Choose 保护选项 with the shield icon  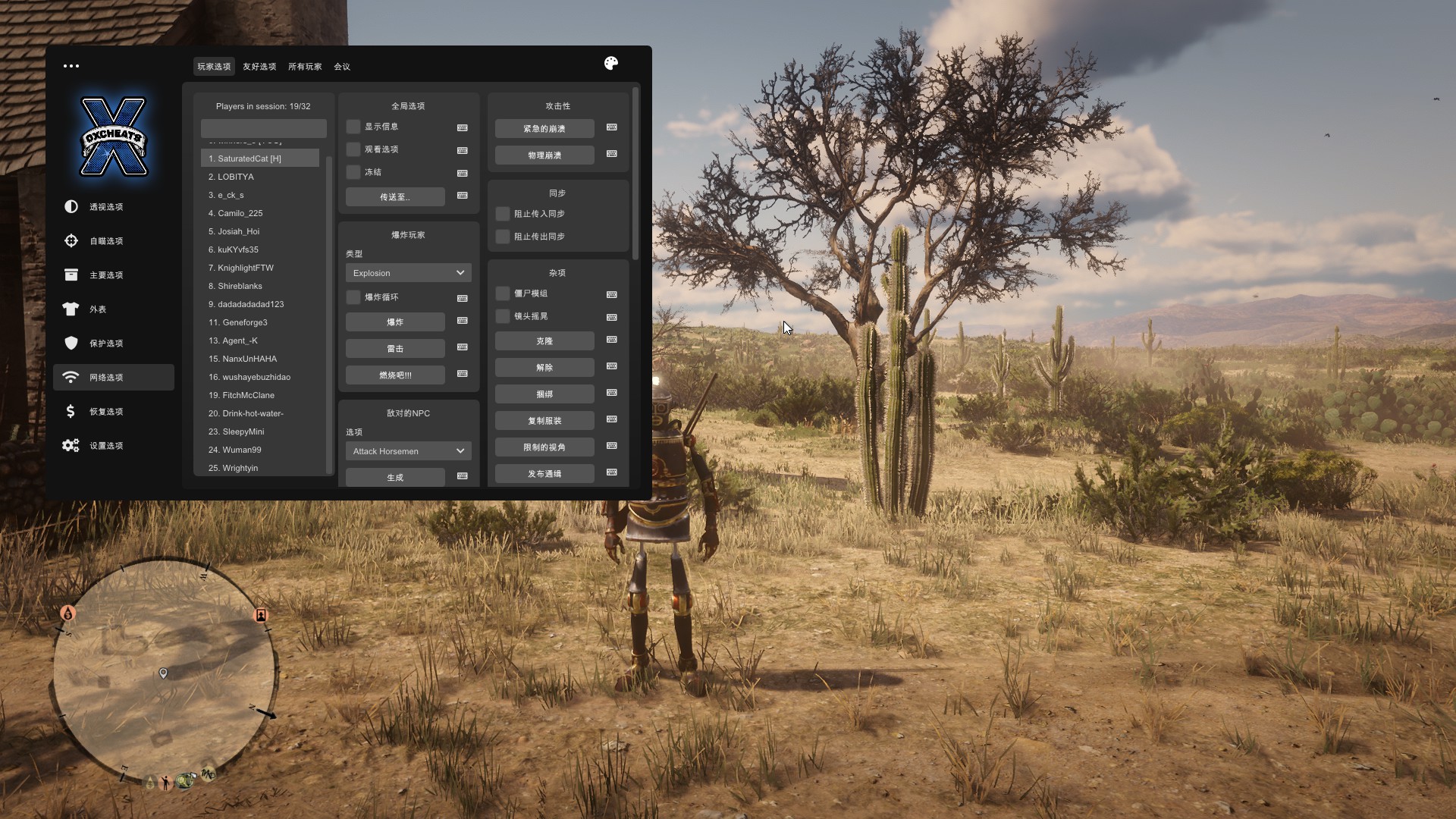click(x=106, y=344)
